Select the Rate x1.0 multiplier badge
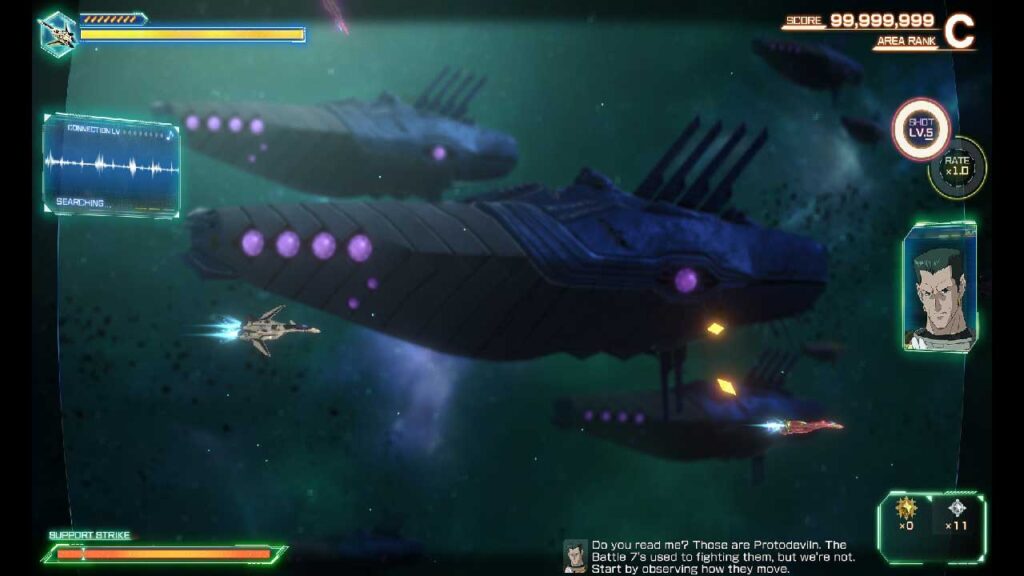 [958, 167]
